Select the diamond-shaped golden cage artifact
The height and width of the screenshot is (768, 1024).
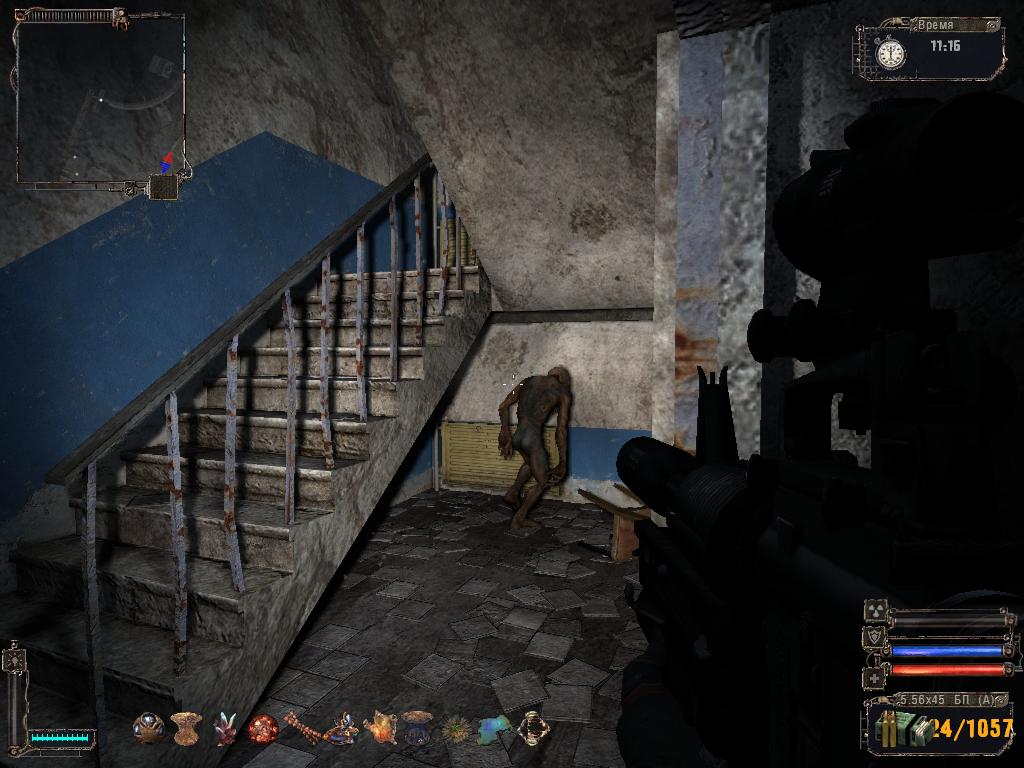(530, 727)
